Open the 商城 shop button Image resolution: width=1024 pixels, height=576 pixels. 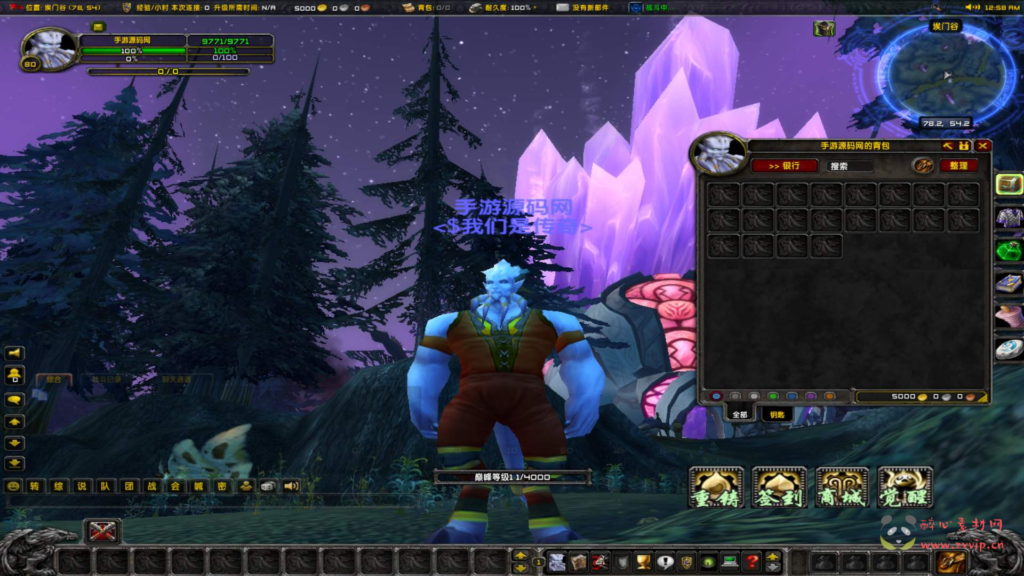842,487
